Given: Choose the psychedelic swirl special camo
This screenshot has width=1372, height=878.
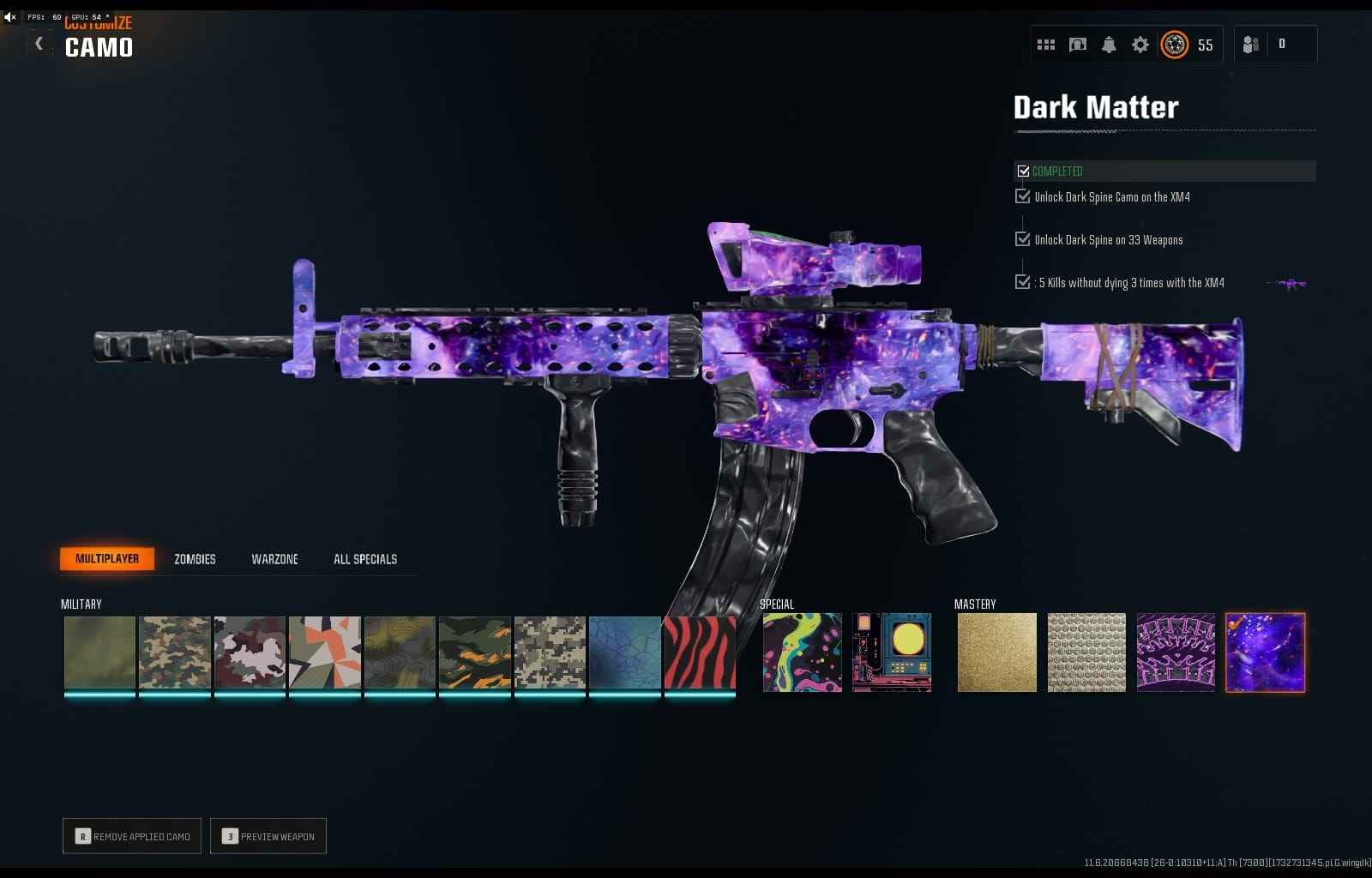Looking at the screenshot, I should [803, 652].
